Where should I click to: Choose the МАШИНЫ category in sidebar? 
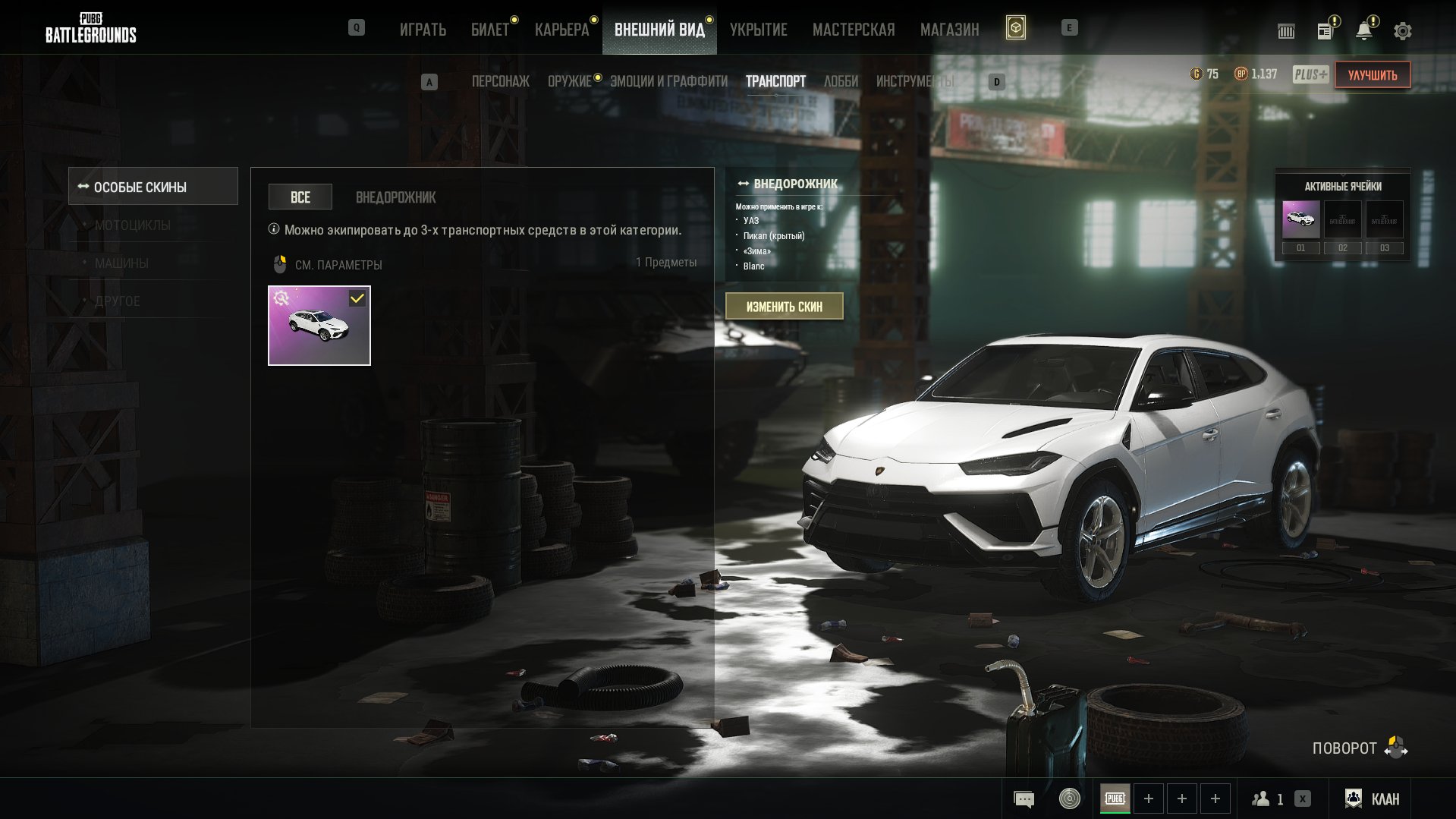tap(121, 263)
